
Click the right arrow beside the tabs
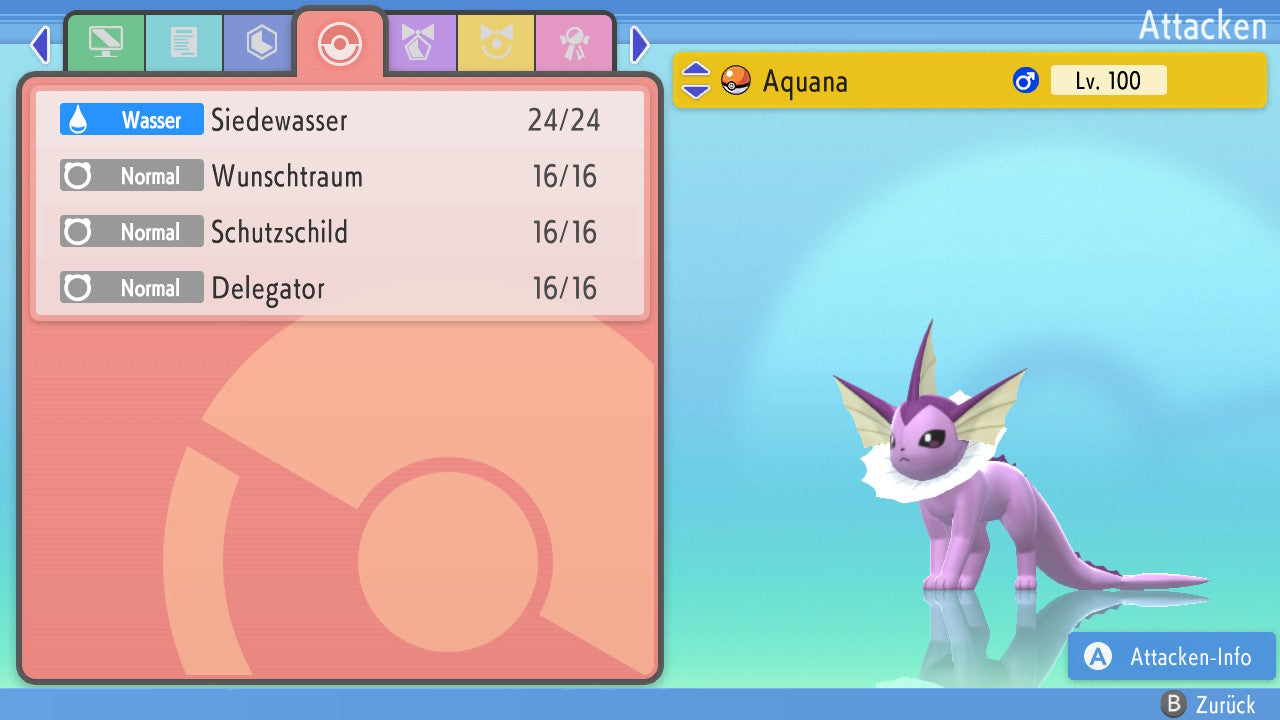(x=640, y=44)
